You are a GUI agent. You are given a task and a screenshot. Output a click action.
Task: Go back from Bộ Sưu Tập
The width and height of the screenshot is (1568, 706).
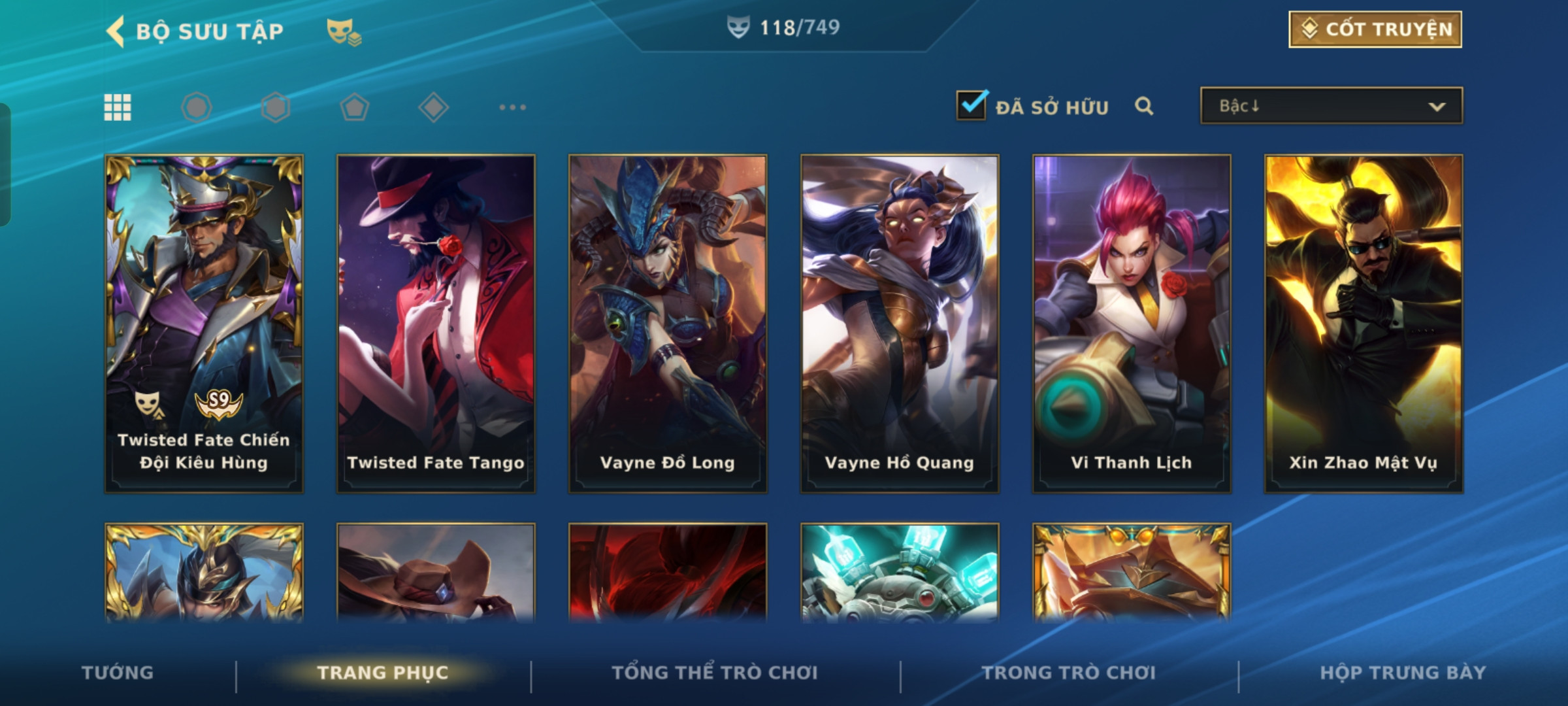[116, 31]
